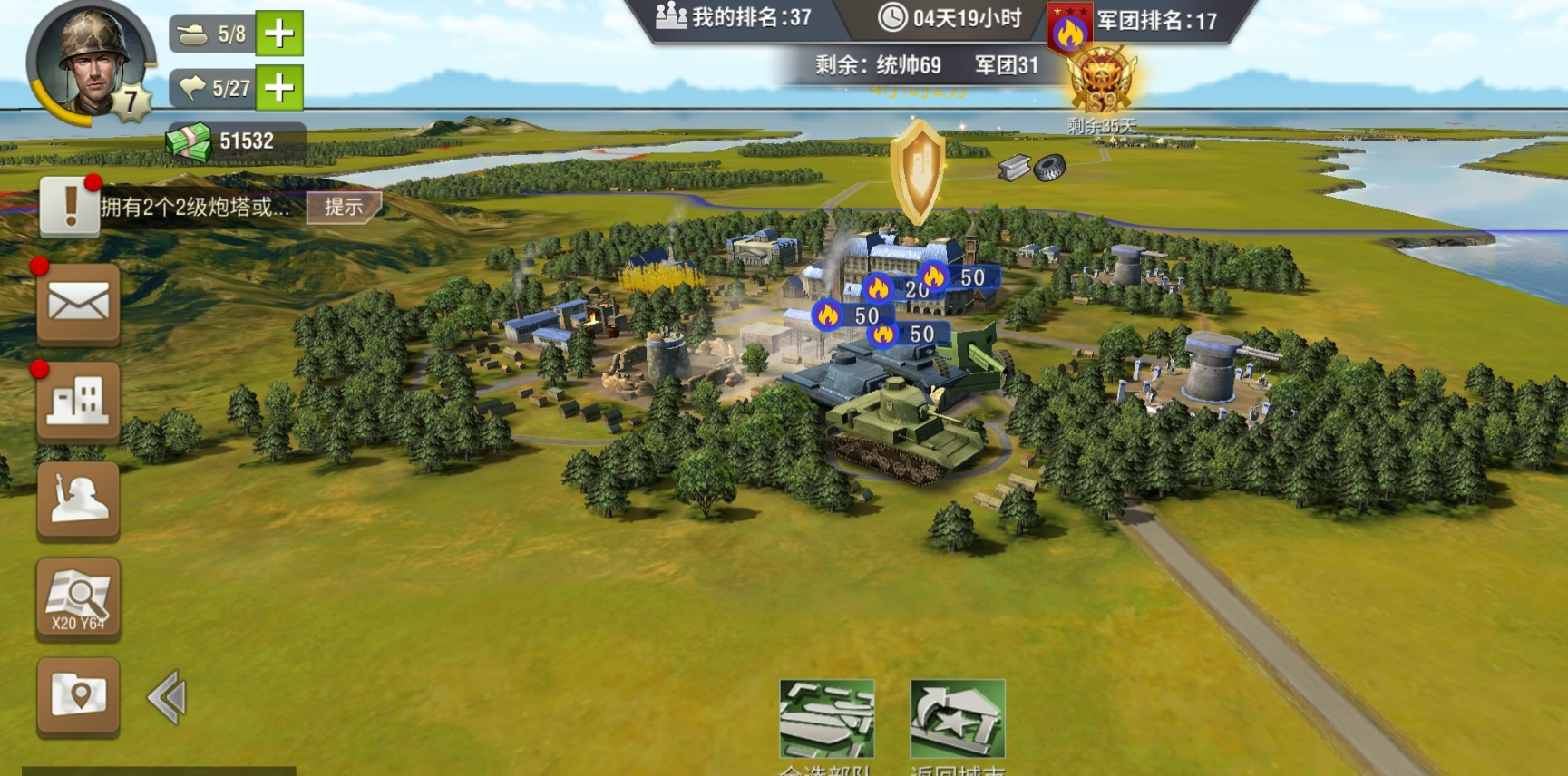Open the mail envelope inbox
The image size is (1568, 776).
pyautogui.click(x=79, y=304)
